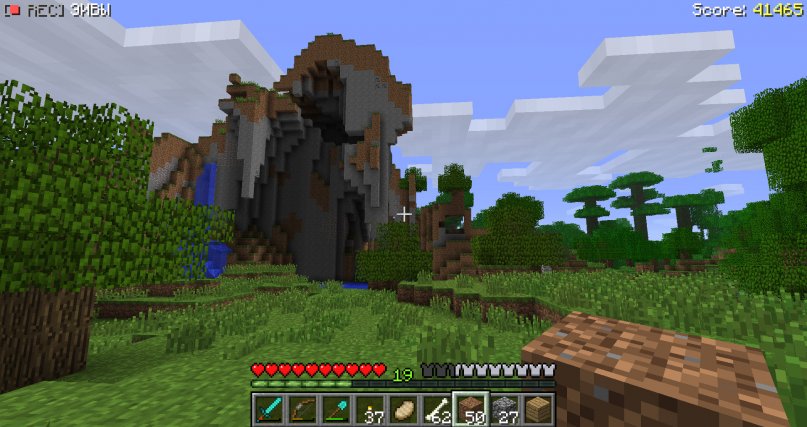Choose the bow in the hotbar
This screenshot has width=807, height=427.
point(301,408)
